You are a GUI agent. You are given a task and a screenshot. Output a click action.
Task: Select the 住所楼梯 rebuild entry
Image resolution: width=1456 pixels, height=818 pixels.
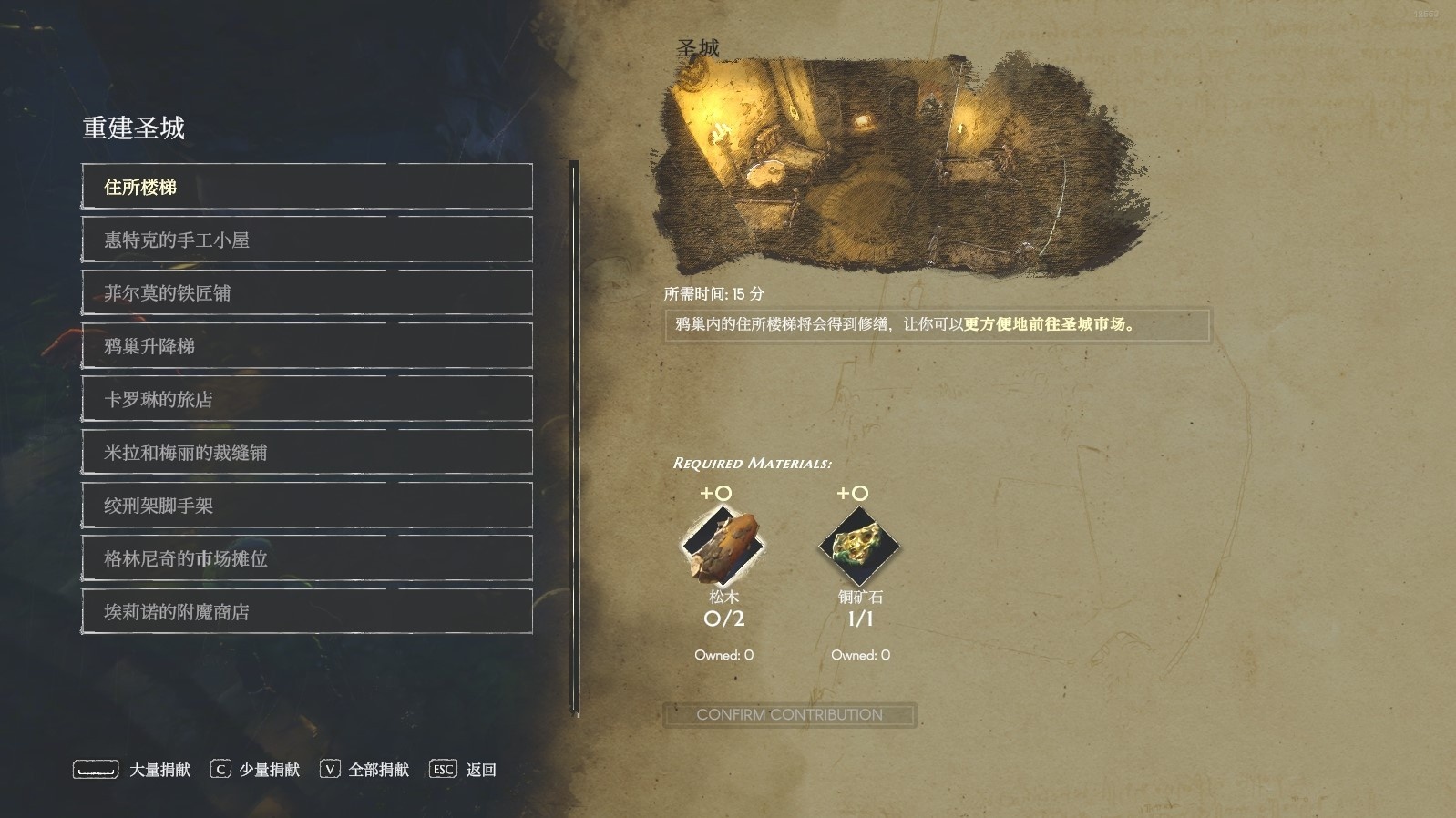[x=307, y=187]
